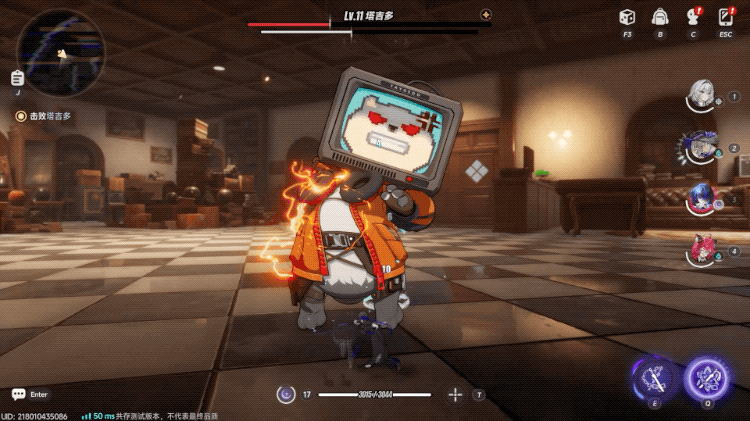Viewport: 750px width, 421px height.
Task: Click the crosshair target-lock icon
Action: (x=455, y=395)
